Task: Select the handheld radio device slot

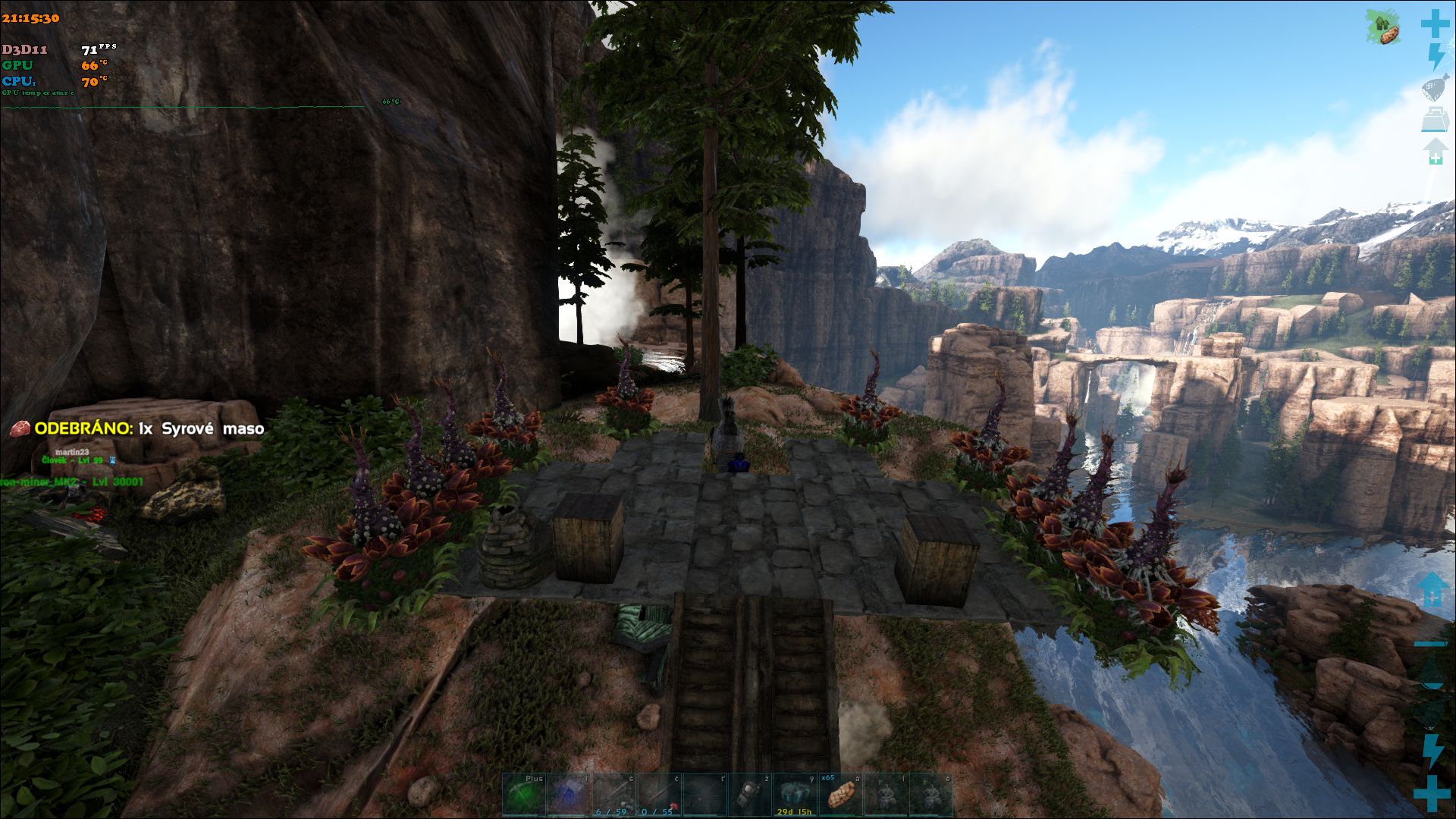Action: [x=750, y=795]
